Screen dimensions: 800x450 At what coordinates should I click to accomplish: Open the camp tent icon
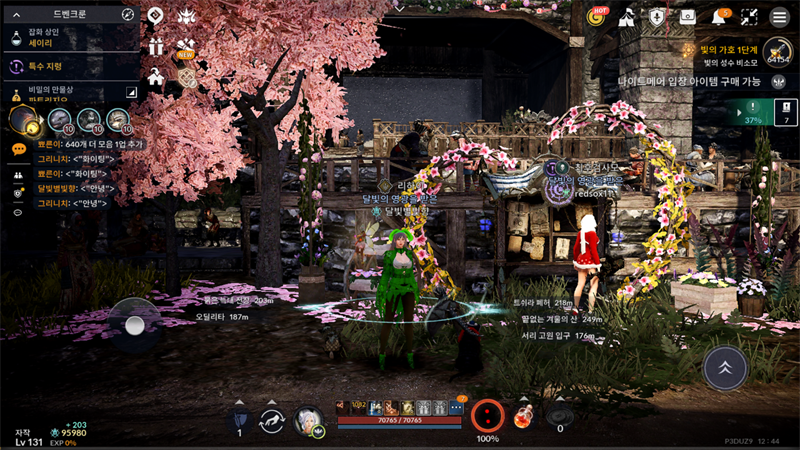(627, 17)
